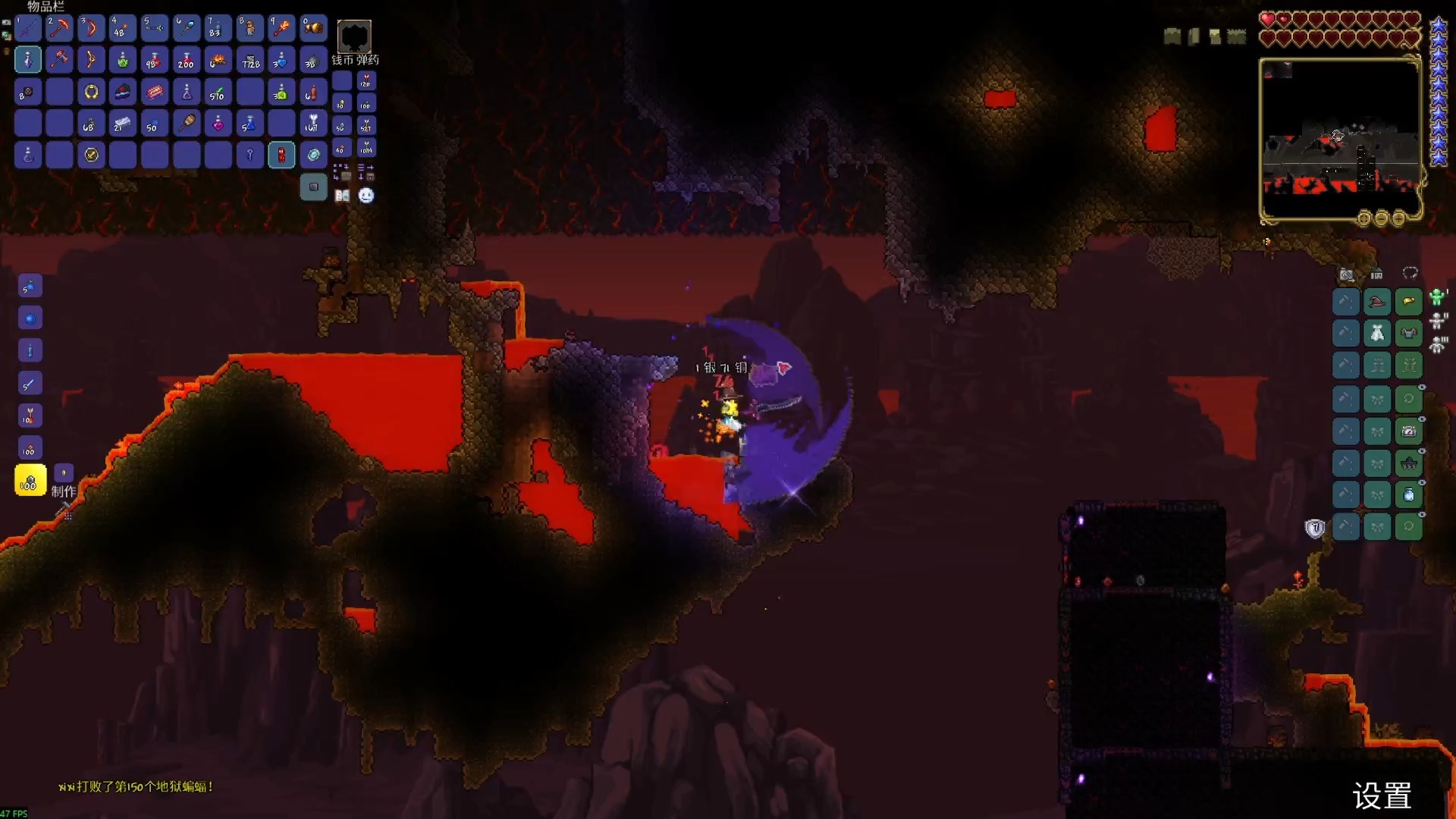The height and width of the screenshot is (819, 1456).
Task: Click the minimap zoom-out minus button
Action: [1381, 219]
